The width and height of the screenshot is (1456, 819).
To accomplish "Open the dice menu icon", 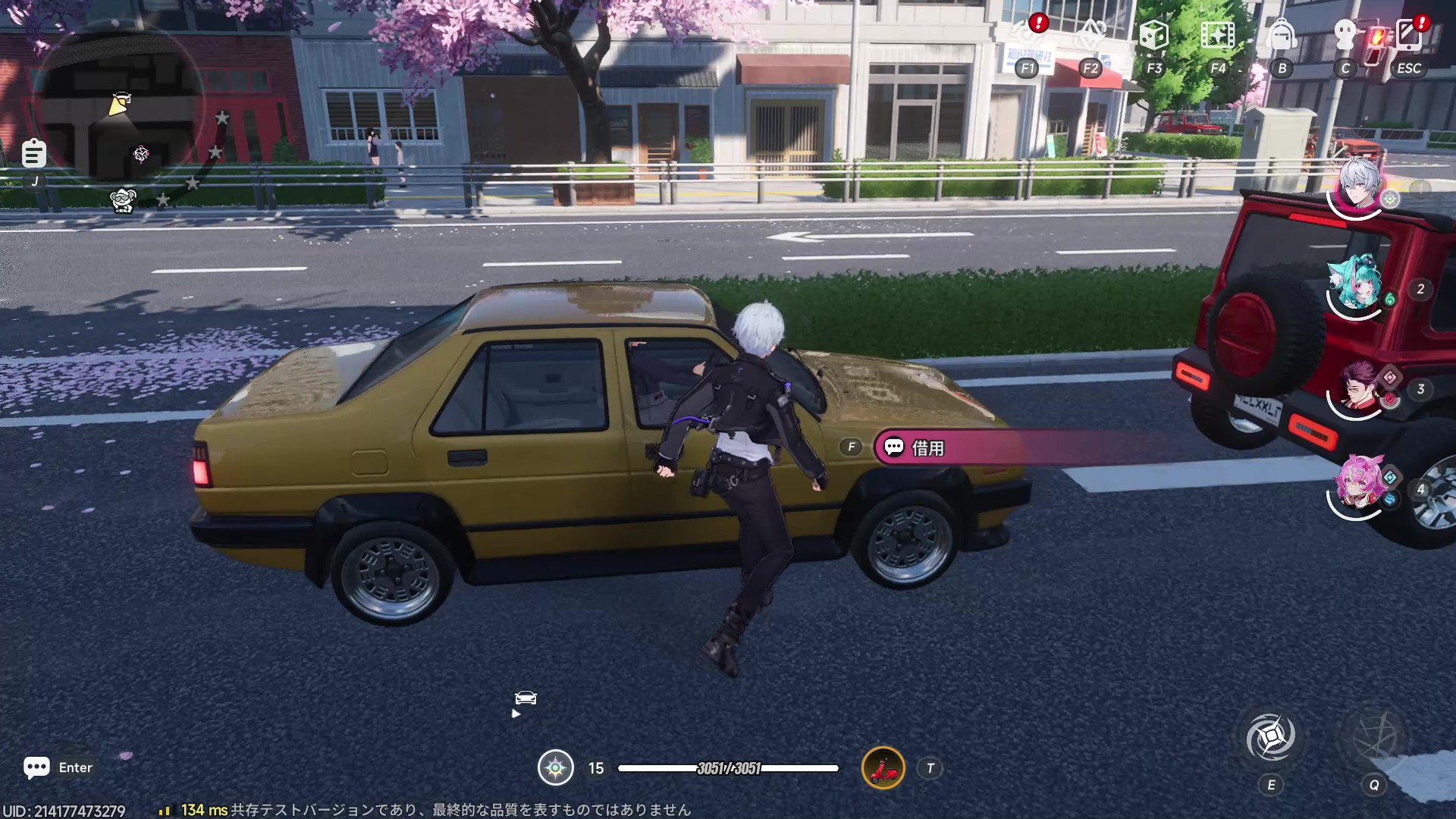I will tap(1153, 36).
